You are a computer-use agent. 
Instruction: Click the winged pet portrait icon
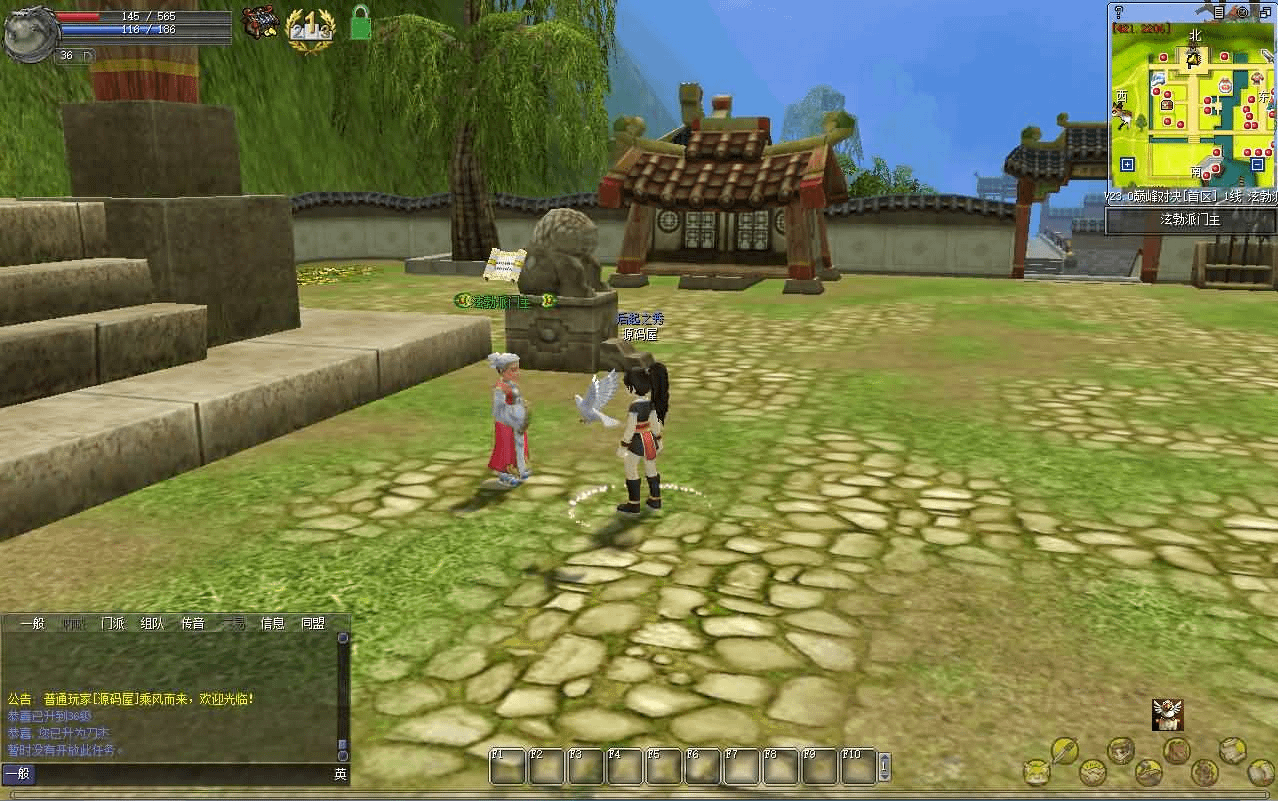click(1163, 713)
